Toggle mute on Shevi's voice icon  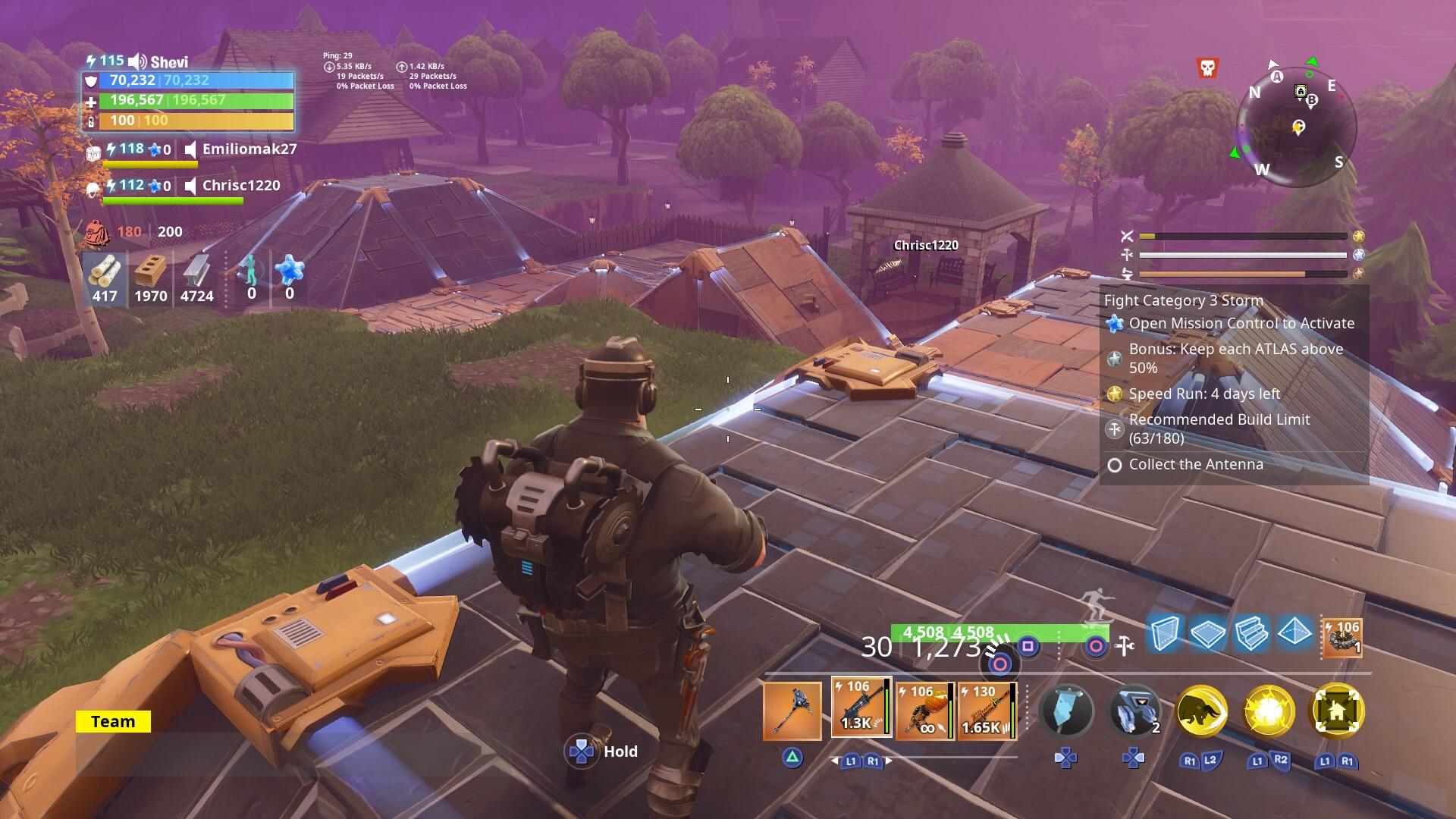tap(133, 61)
